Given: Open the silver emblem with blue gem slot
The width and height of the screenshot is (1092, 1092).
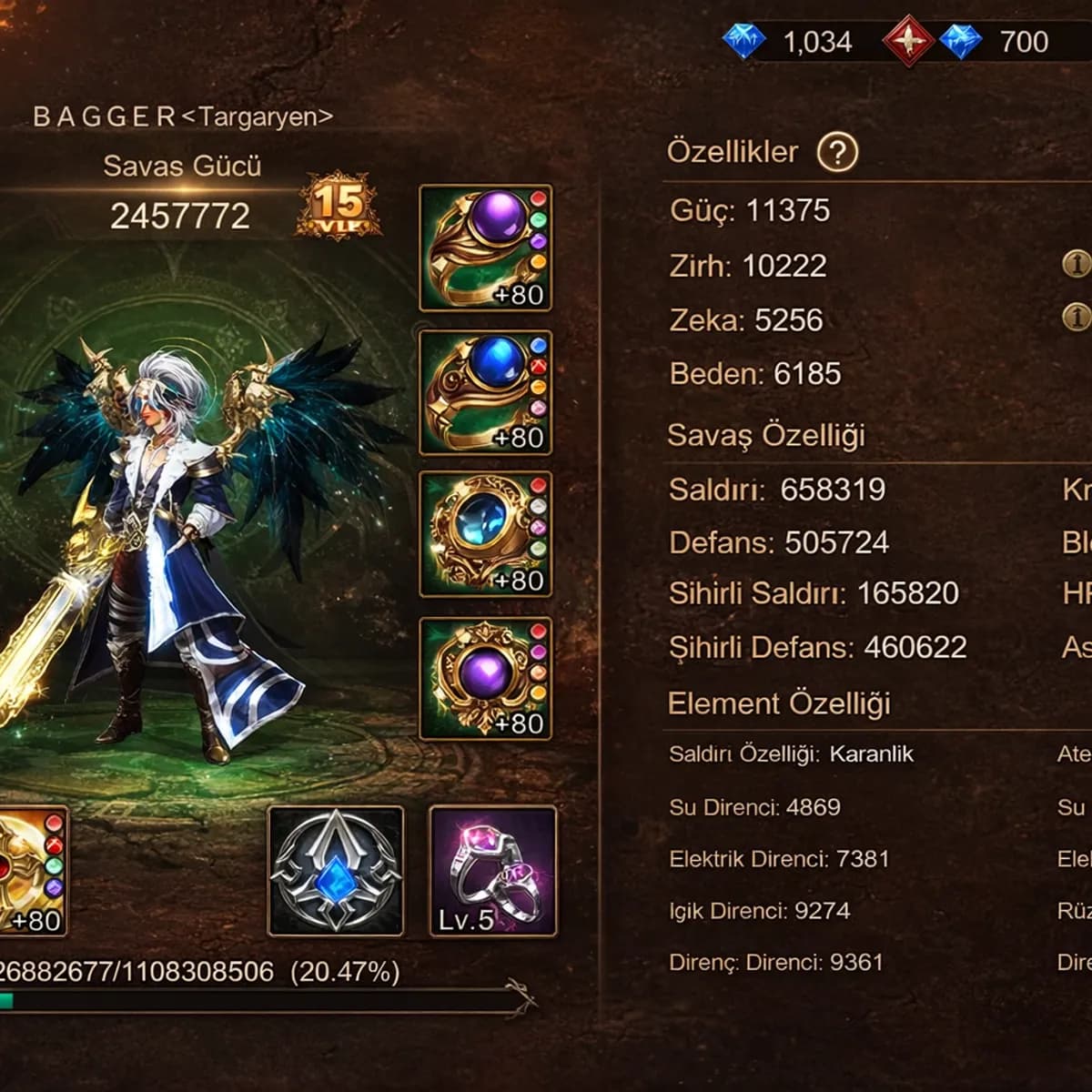Looking at the screenshot, I should tap(336, 871).
